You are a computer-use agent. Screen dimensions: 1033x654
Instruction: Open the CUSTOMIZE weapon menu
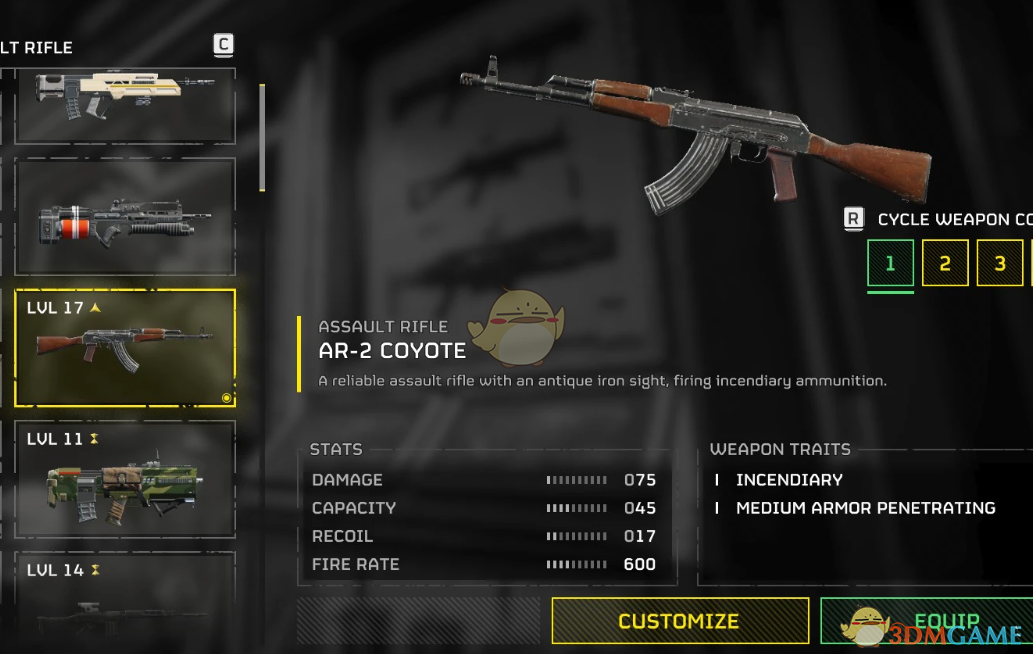(x=680, y=621)
